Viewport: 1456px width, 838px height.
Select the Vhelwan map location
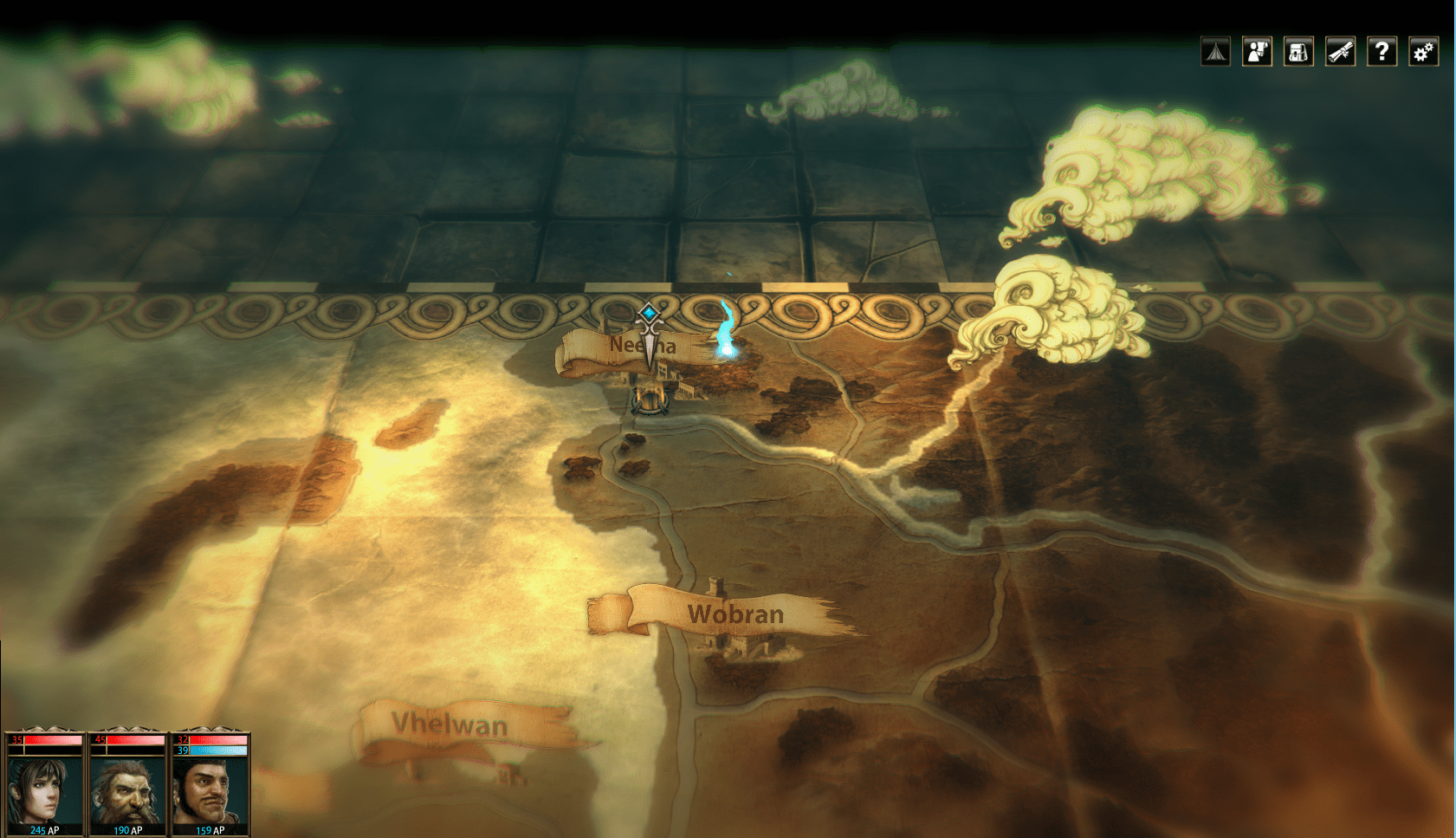click(450, 724)
